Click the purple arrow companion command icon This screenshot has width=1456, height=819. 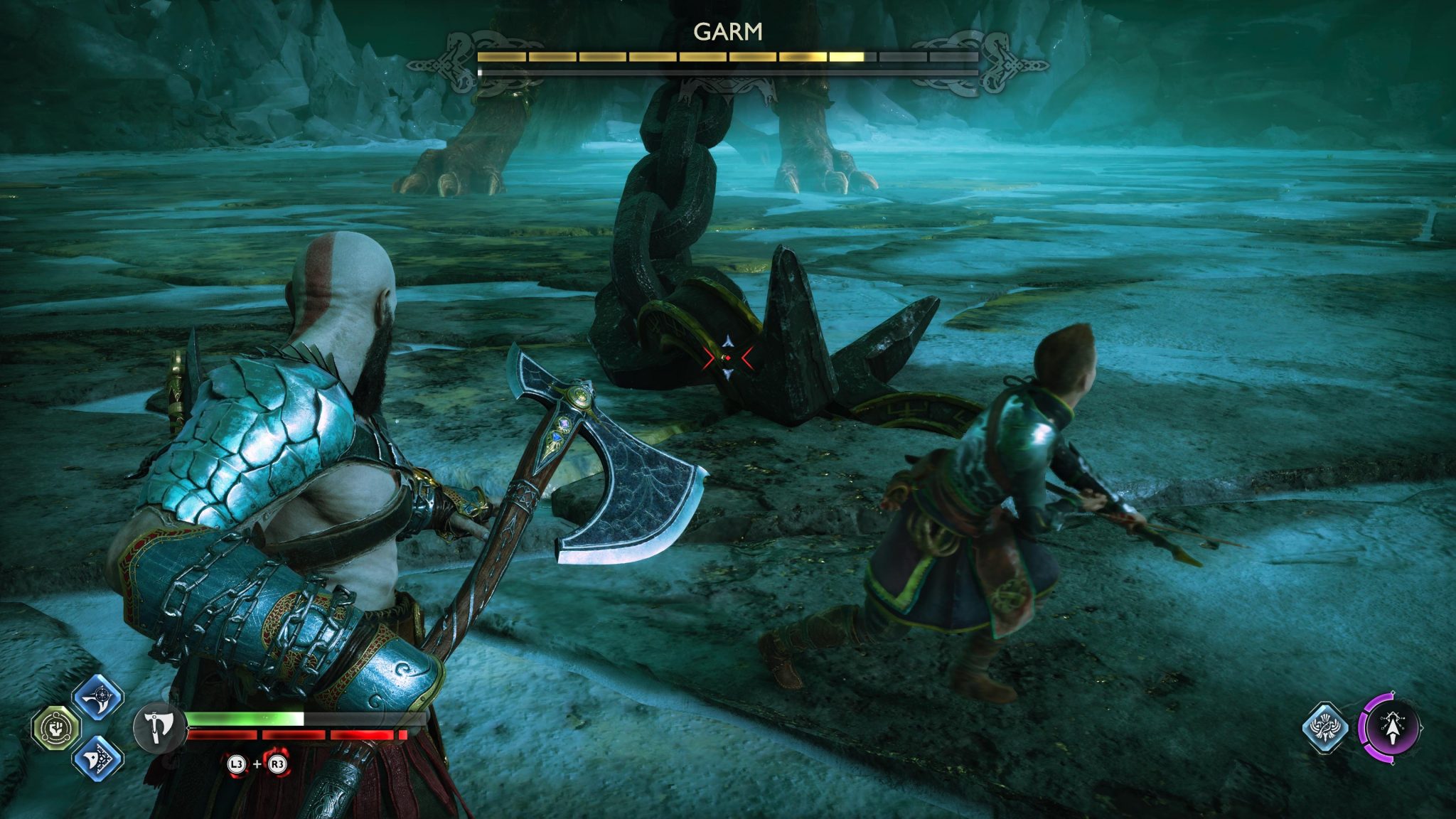tap(1393, 729)
